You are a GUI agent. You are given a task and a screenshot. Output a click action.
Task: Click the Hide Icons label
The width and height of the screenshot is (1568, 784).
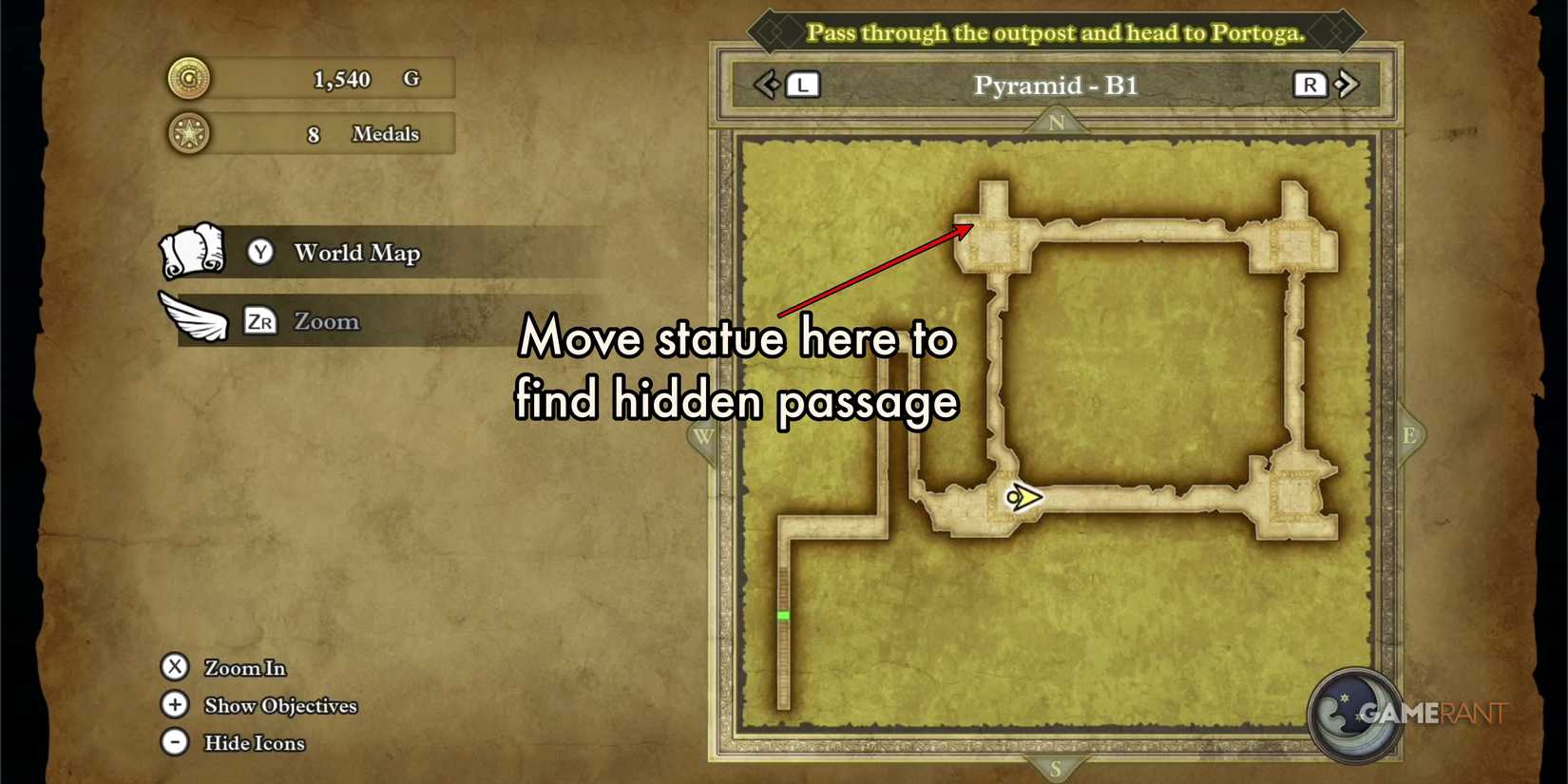(x=253, y=743)
